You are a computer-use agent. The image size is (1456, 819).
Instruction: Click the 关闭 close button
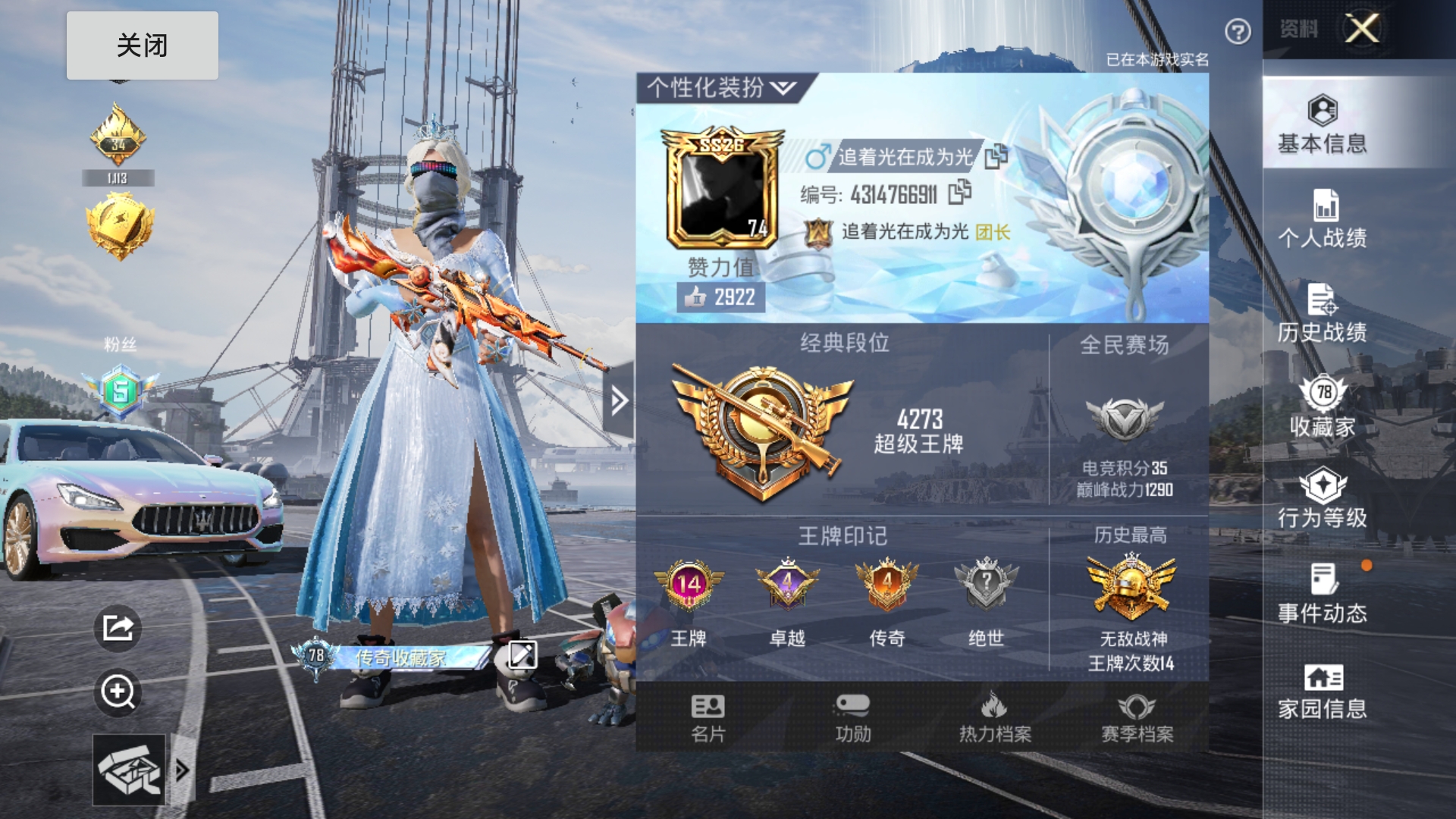(x=142, y=45)
